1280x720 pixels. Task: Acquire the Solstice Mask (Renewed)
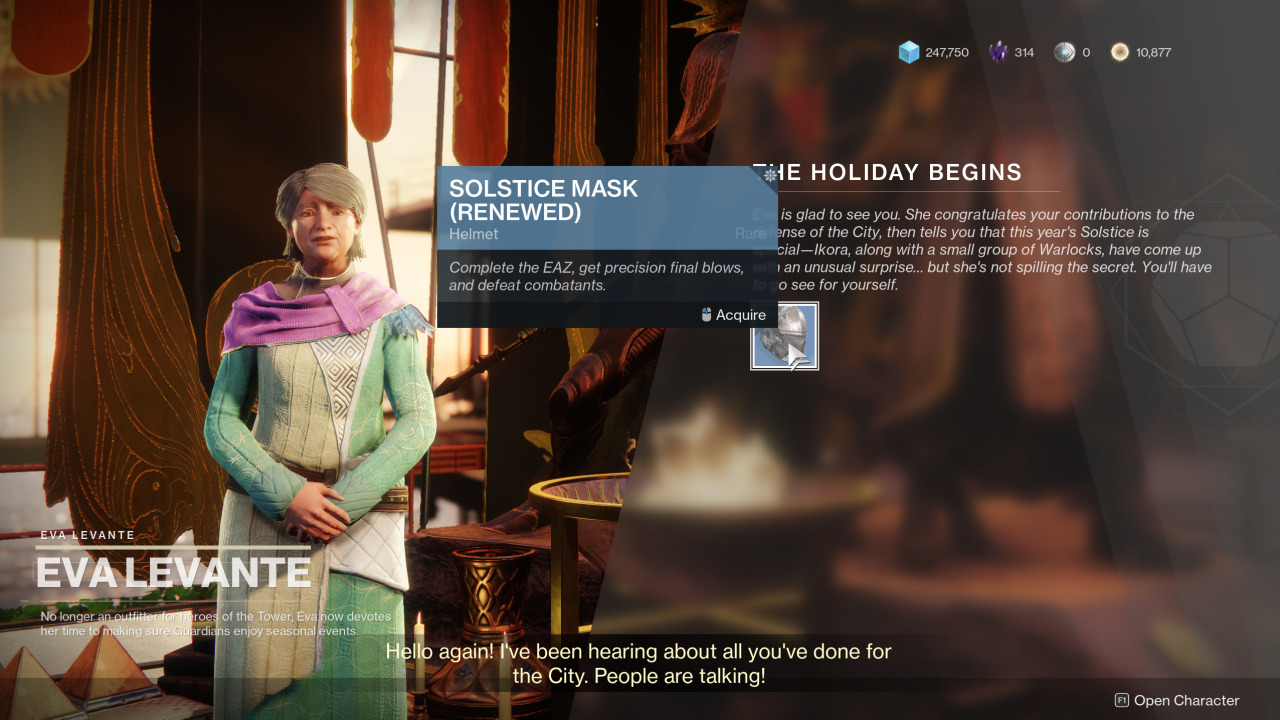(x=741, y=314)
